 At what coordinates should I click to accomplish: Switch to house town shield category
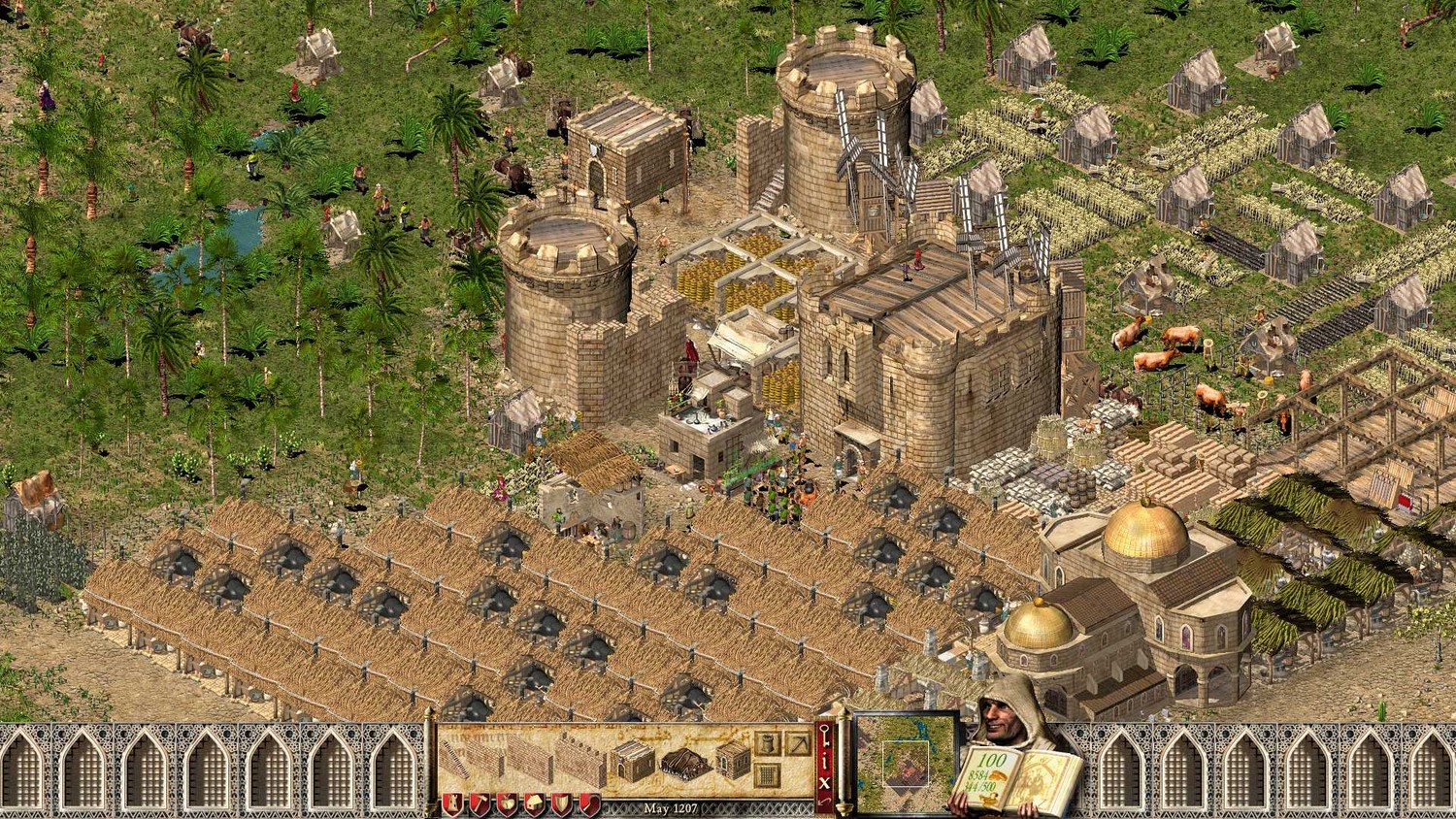click(535, 804)
